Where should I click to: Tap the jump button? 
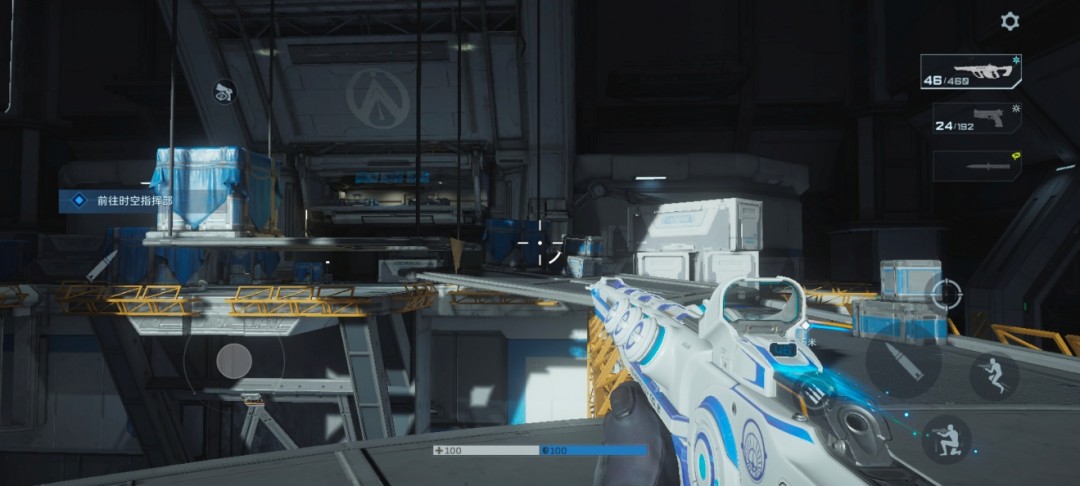[994, 377]
